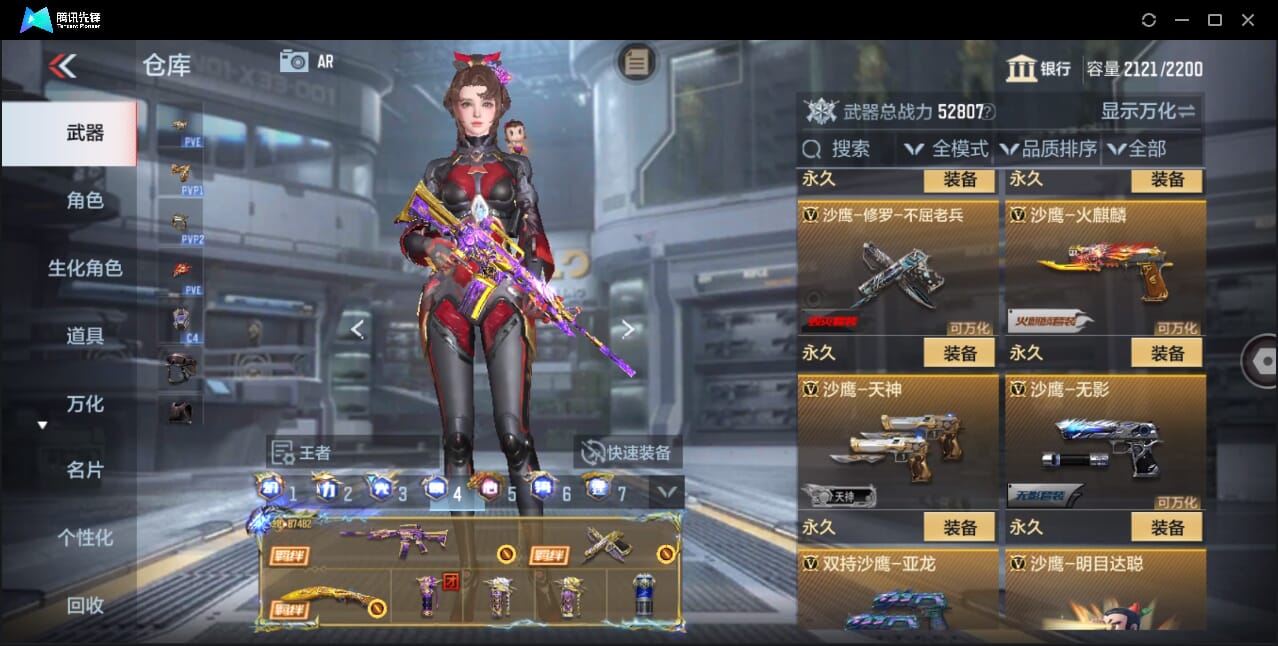This screenshot has height=646, width=1278.
Task: Open the 个性化 tab
Action: [x=85, y=537]
